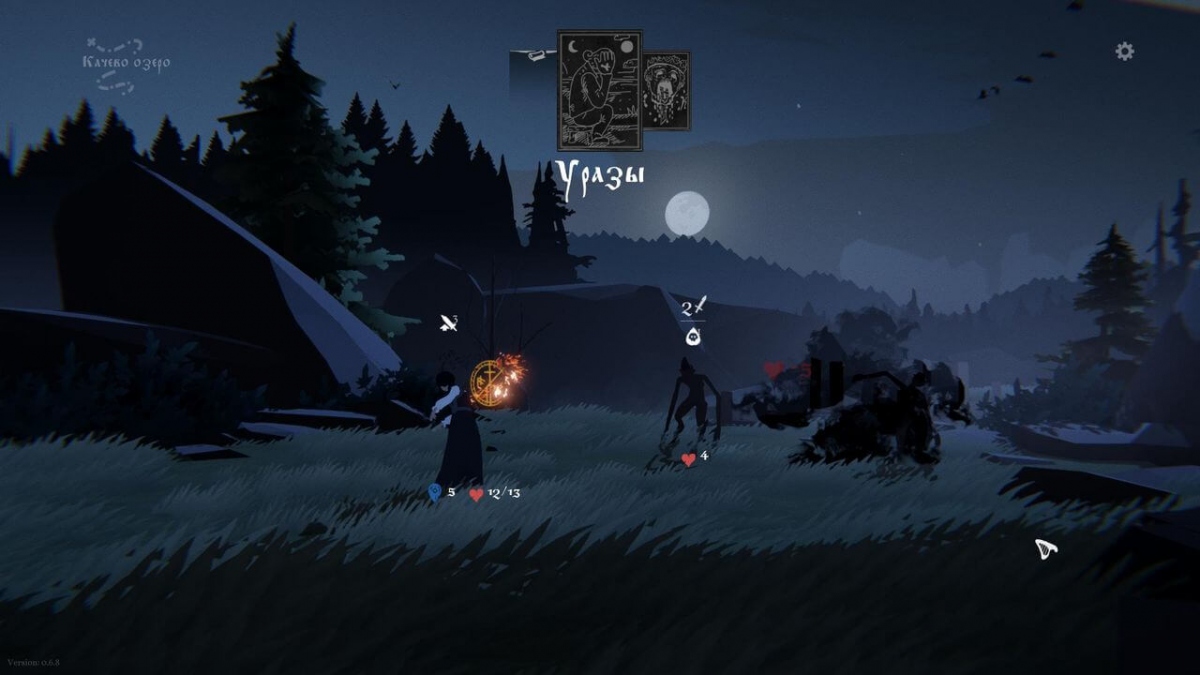Select the bear face spell card
Screen dimensions: 1200x675
click(x=665, y=90)
